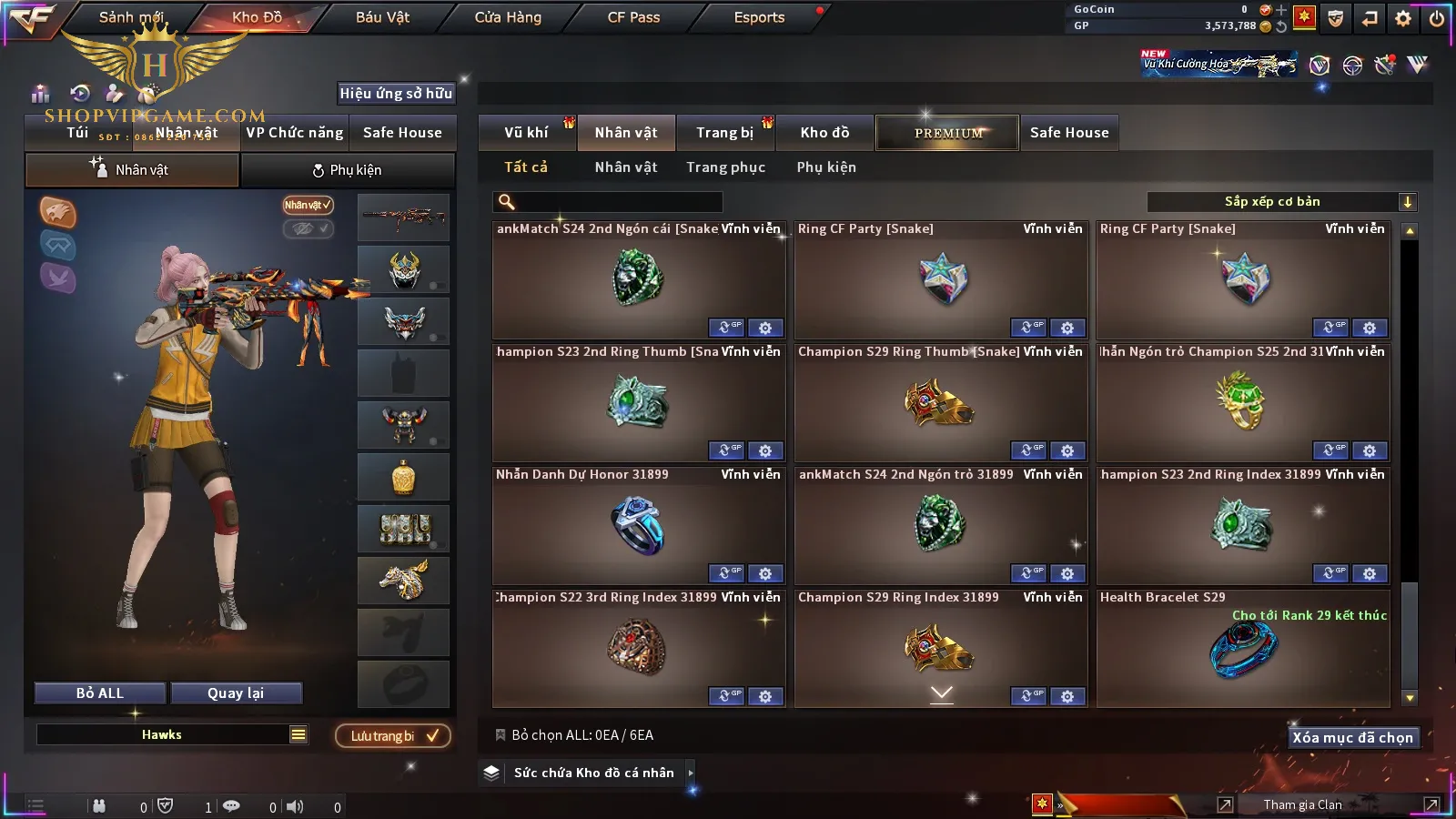
Task: Open settings gear in top bar
Action: (x=1403, y=18)
